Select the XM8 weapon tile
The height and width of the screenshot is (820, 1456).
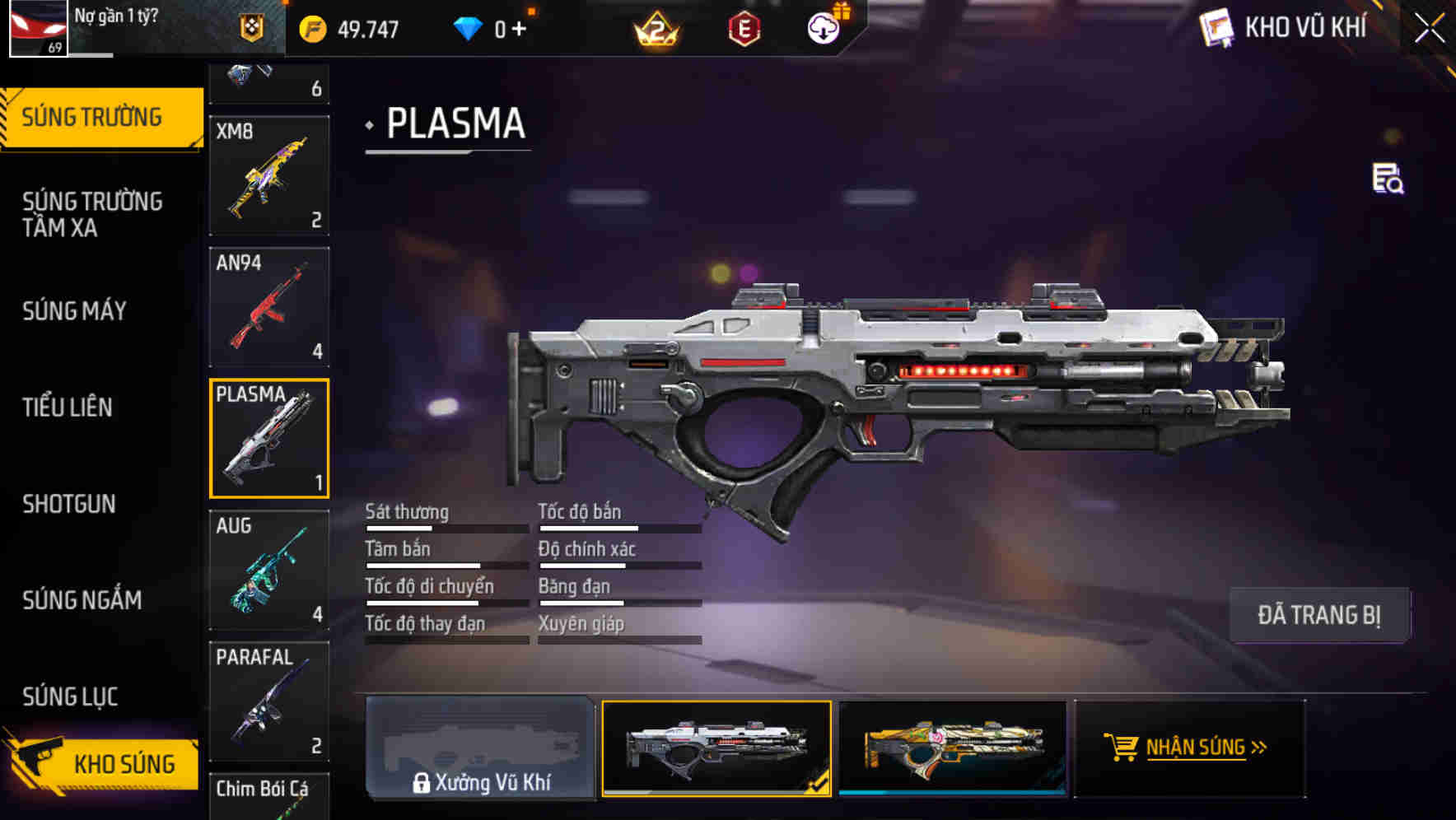pos(269,175)
